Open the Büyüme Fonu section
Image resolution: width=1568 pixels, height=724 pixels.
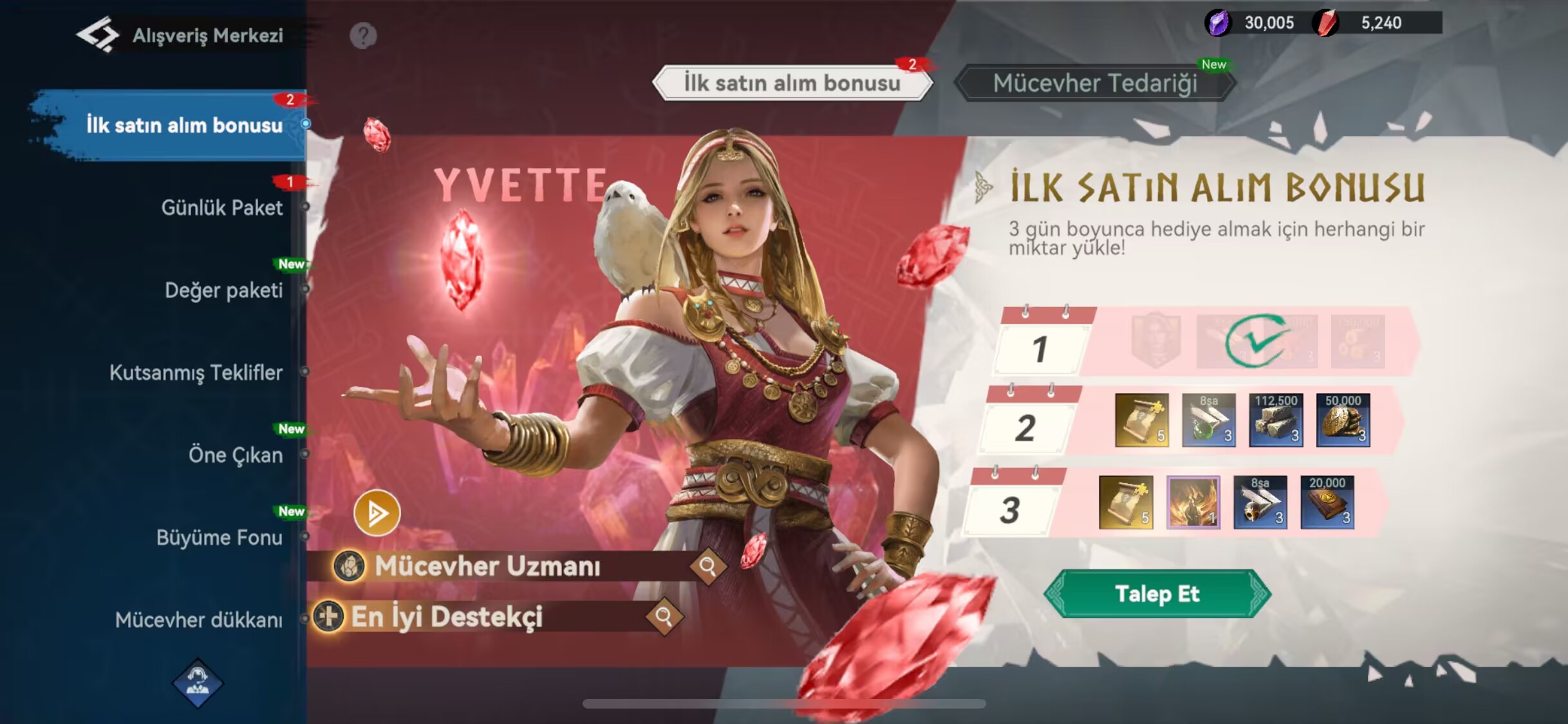pos(219,537)
